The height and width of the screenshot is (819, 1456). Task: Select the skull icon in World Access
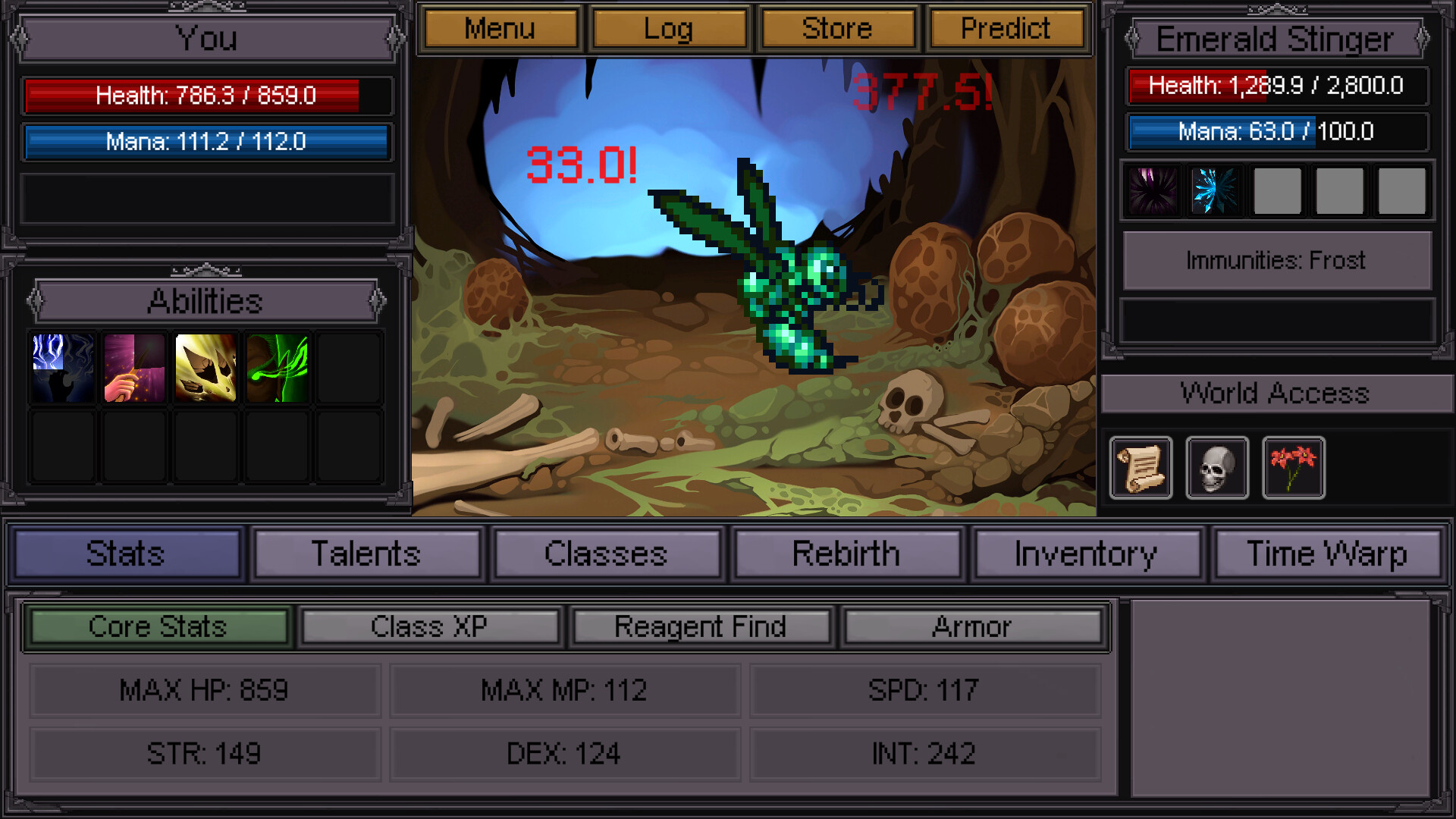[x=1217, y=467]
